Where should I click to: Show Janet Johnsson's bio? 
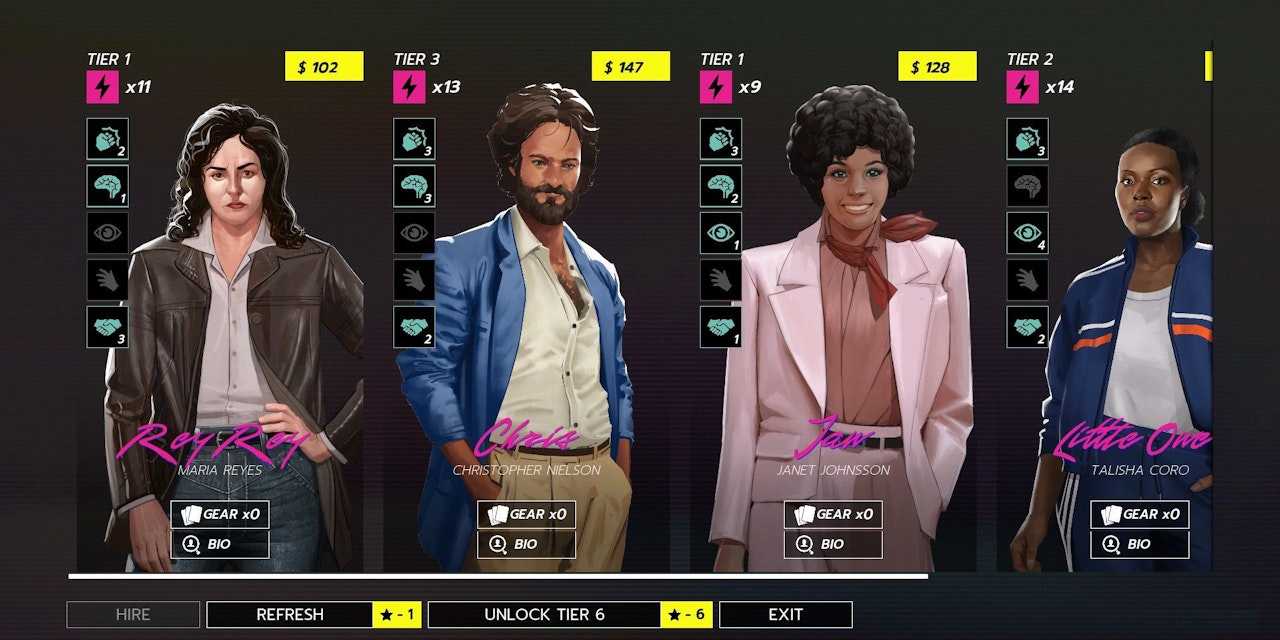click(x=833, y=545)
